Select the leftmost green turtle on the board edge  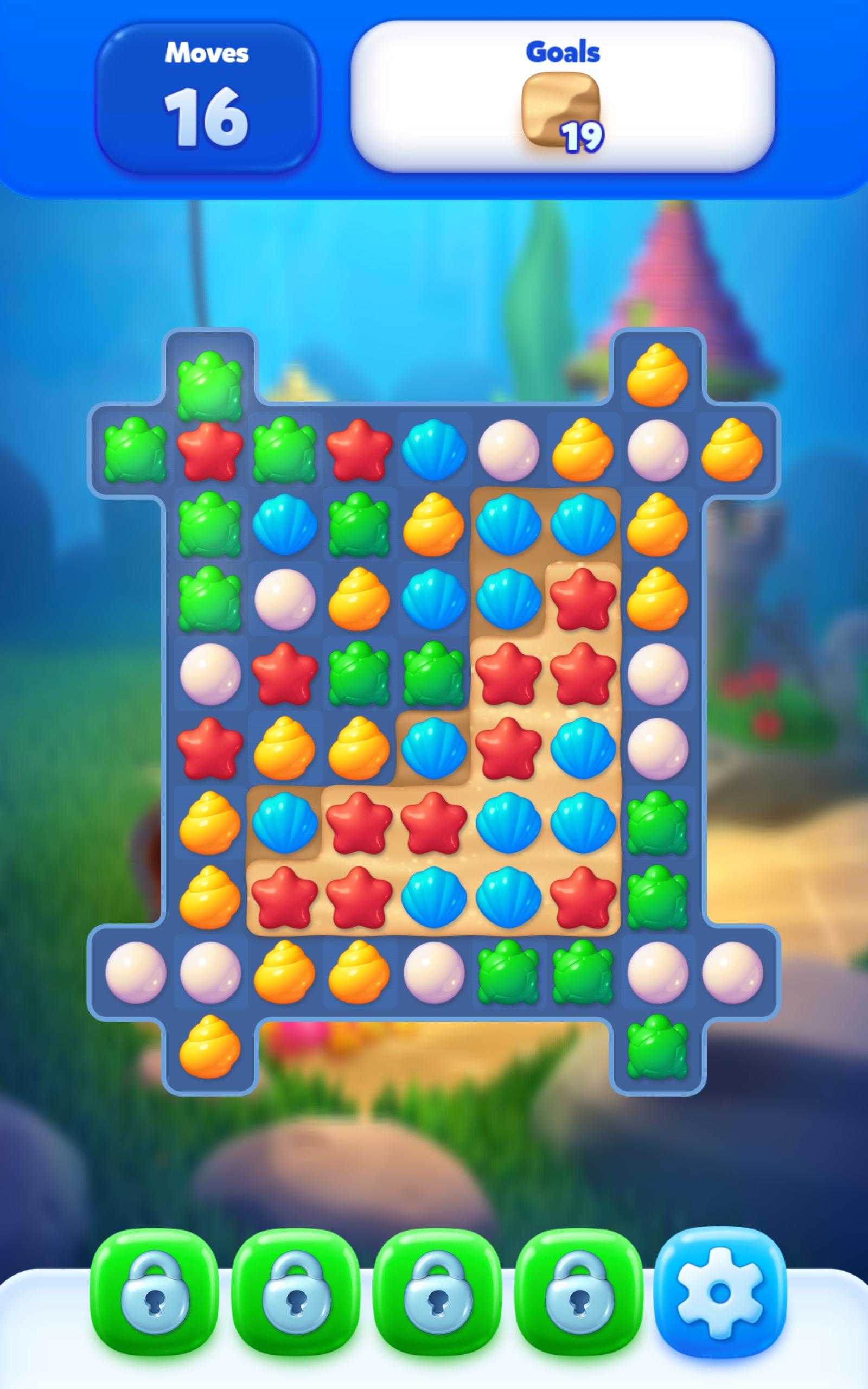135,454
